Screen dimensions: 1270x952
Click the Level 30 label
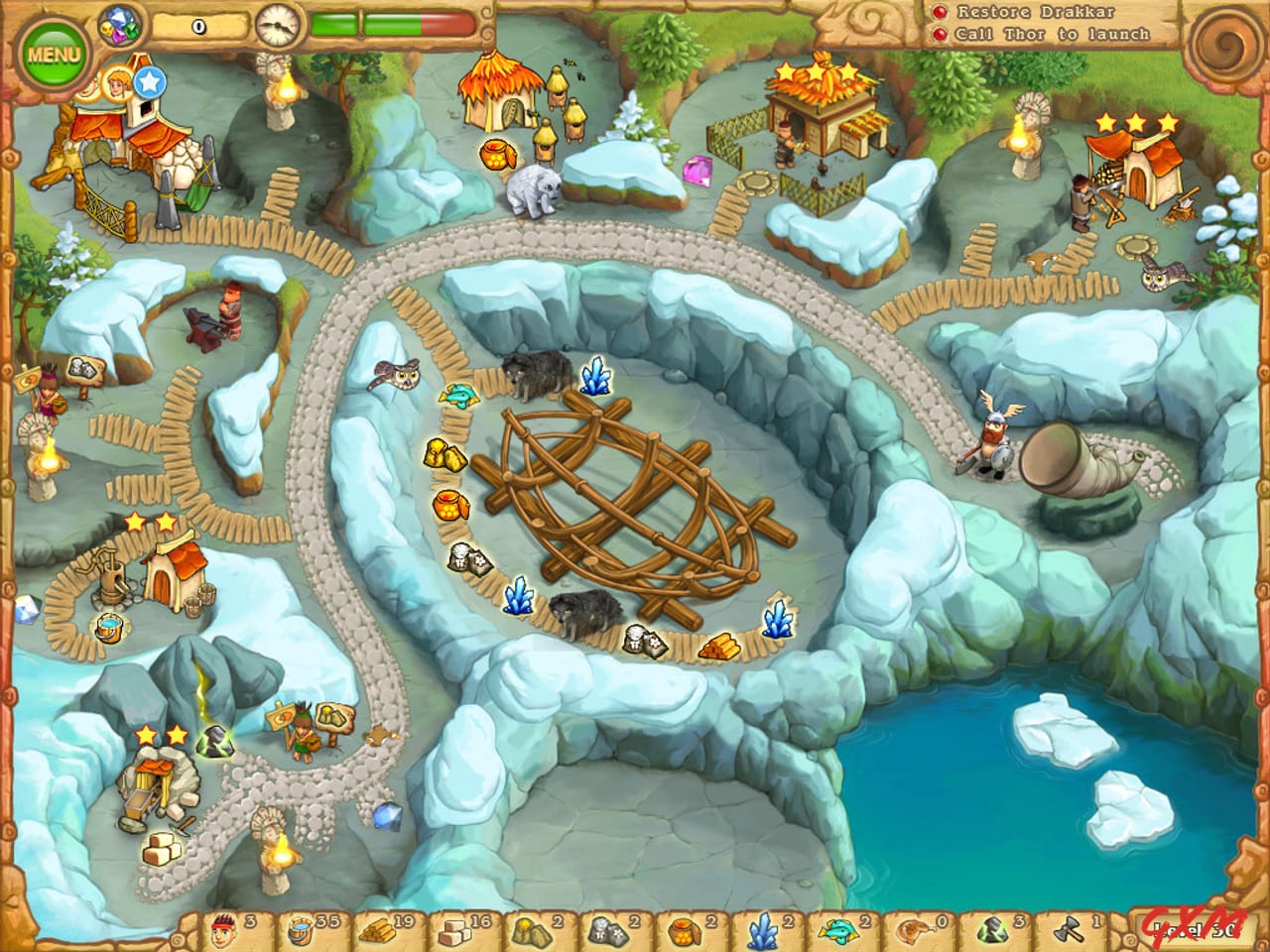click(x=1194, y=927)
